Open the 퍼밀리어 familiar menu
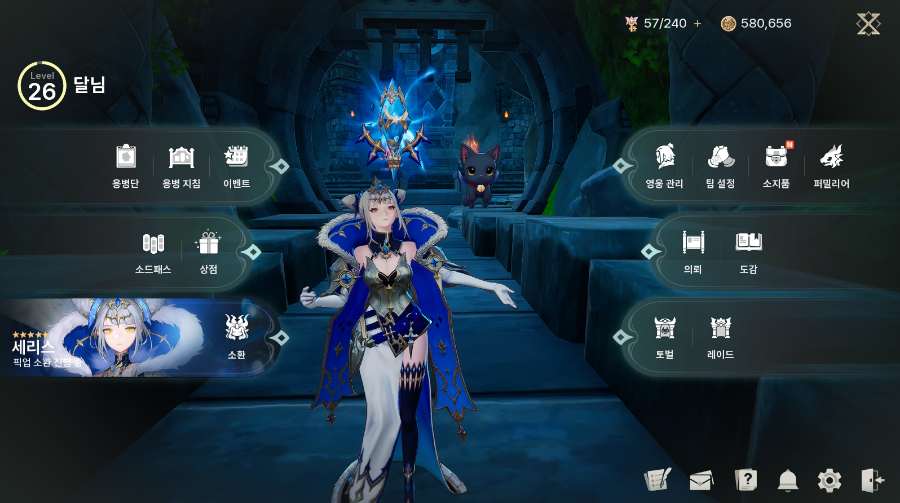The height and width of the screenshot is (503, 900). pyautogui.click(x=831, y=164)
